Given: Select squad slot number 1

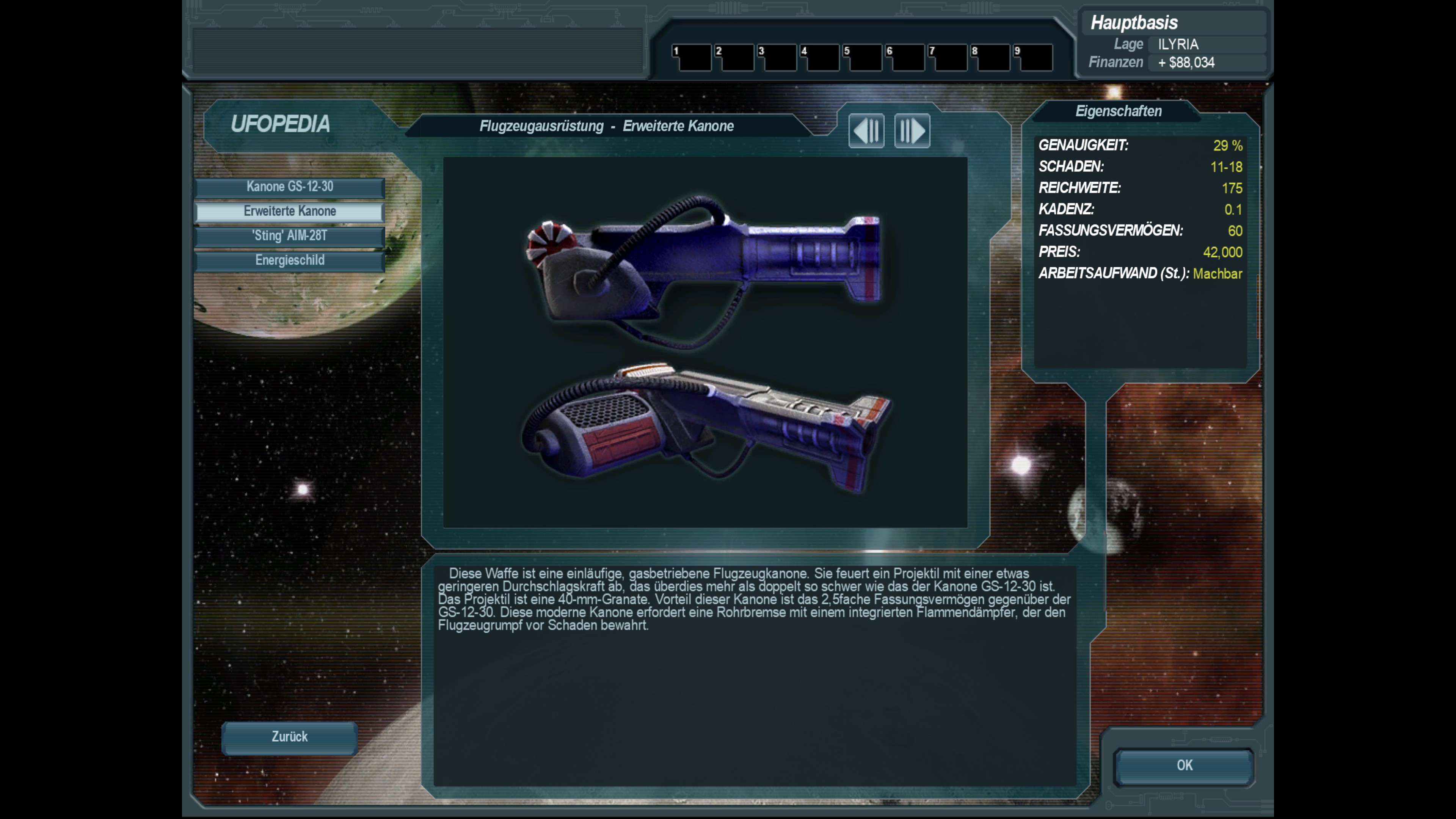Looking at the screenshot, I should 691,58.
